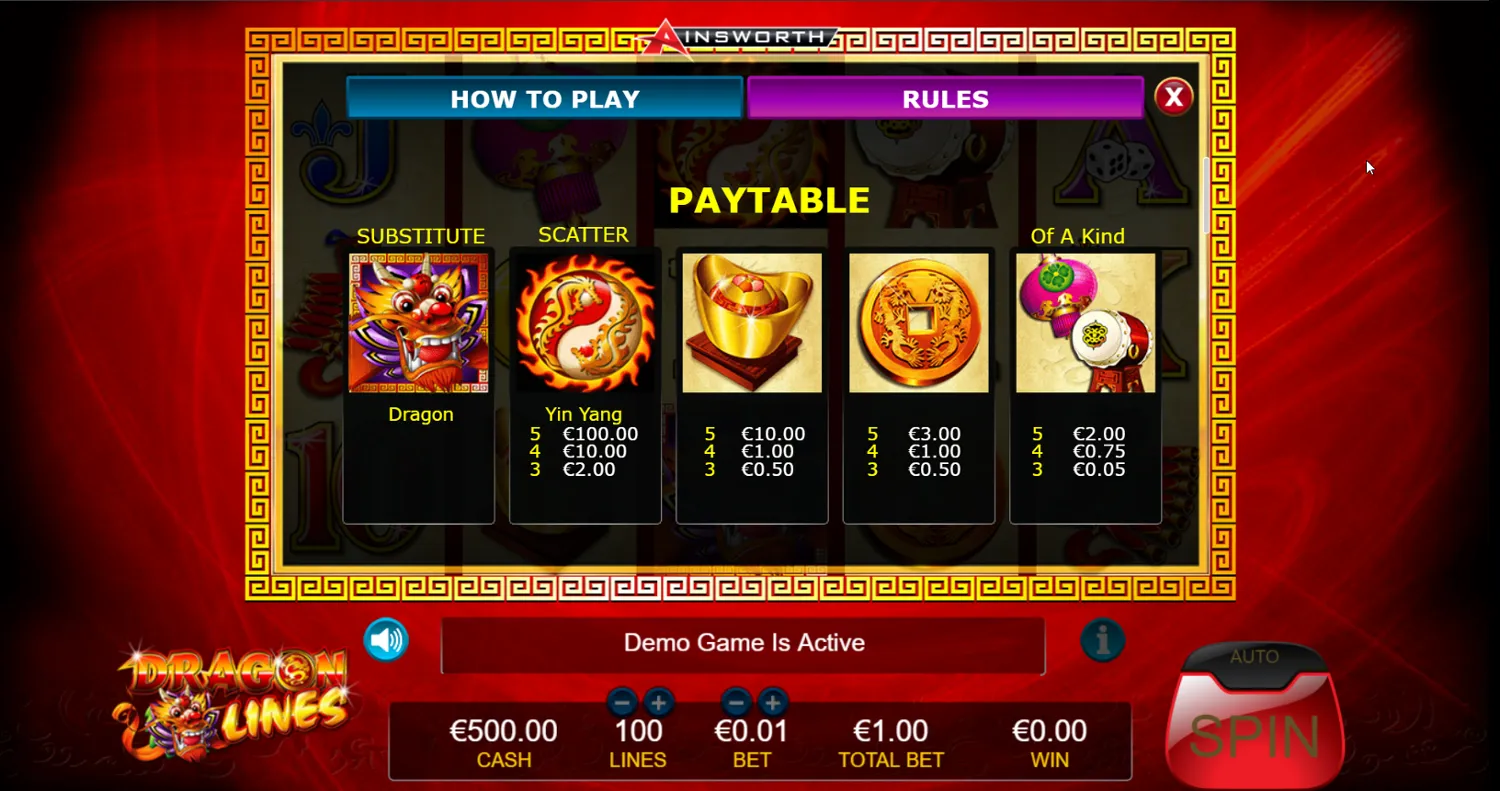Select the lantern Of A Kind symbol
Image resolution: width=1500 pixels, height=791 pixels.
click(x=1085, y=323)
